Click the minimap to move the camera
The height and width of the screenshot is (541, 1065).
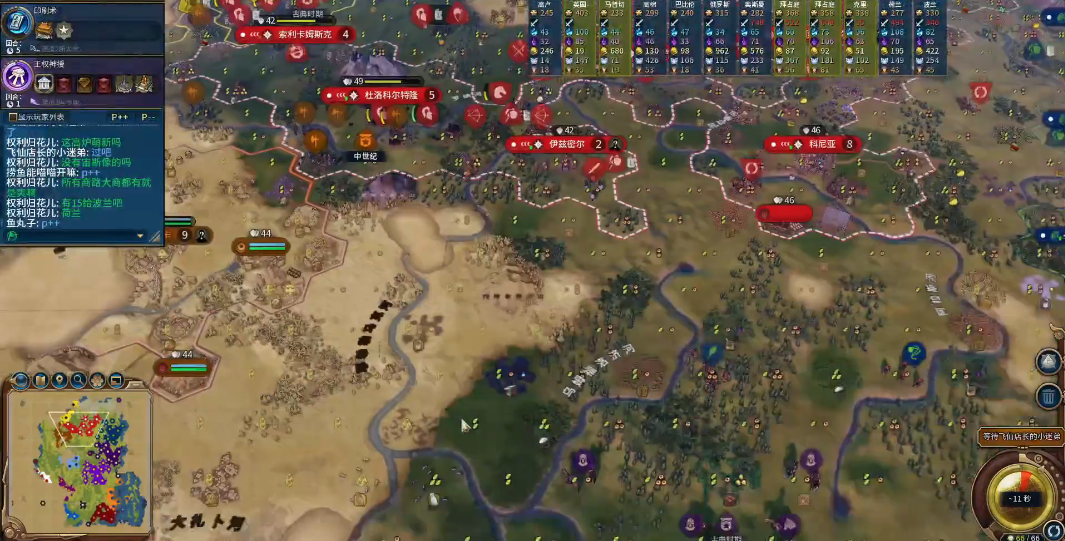pos(79,460)
